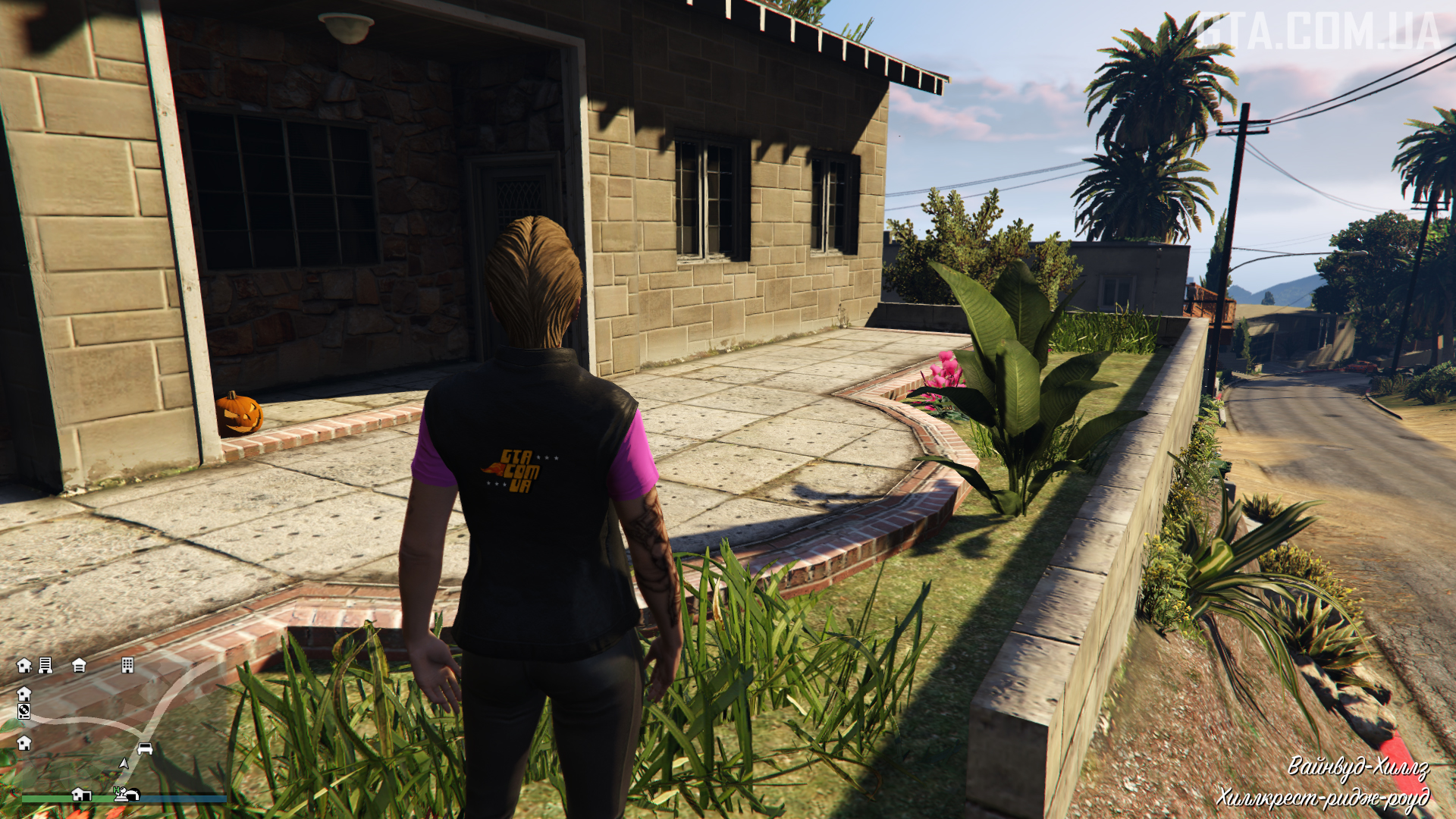This screenshot has width=1456, height=819.
Task: Click the minimap radar
Action: [x=121, y=728]
